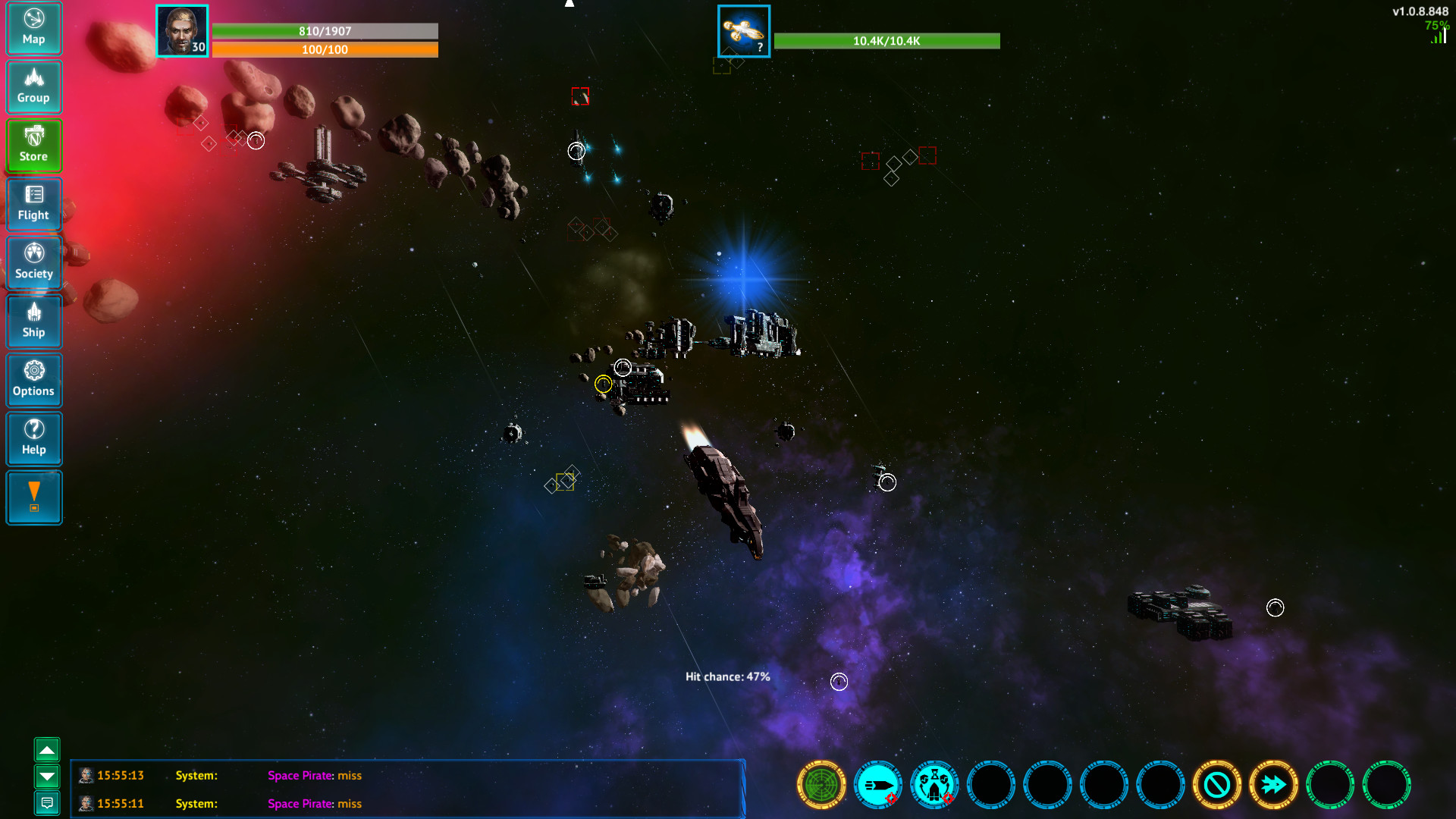Select the enemy ship portrait at top
The image size is (1456, 819).
743,31
